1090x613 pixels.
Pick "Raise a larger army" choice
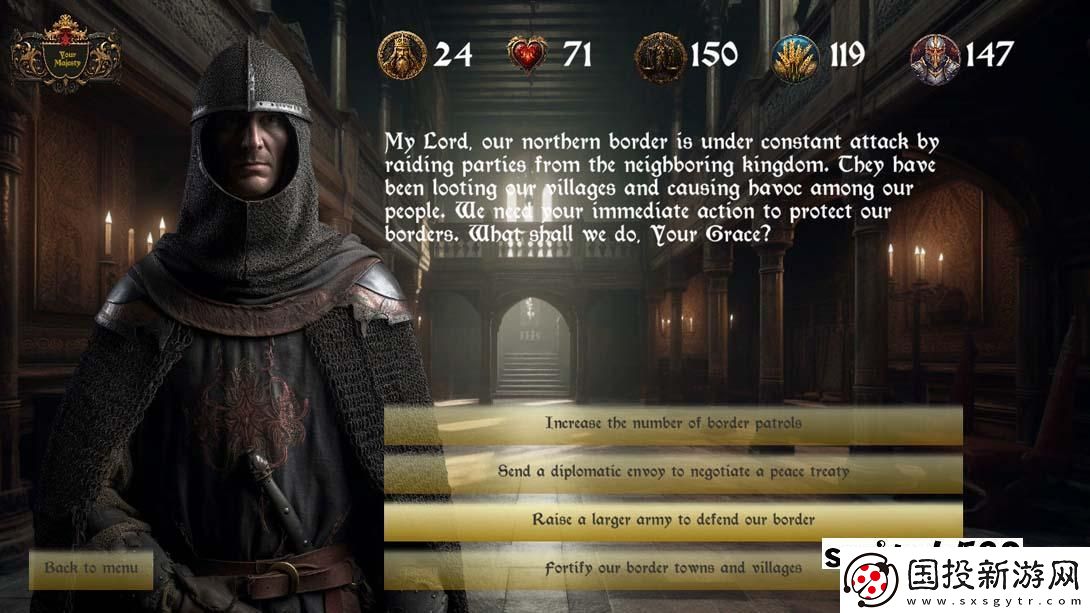tap(673, 520)
